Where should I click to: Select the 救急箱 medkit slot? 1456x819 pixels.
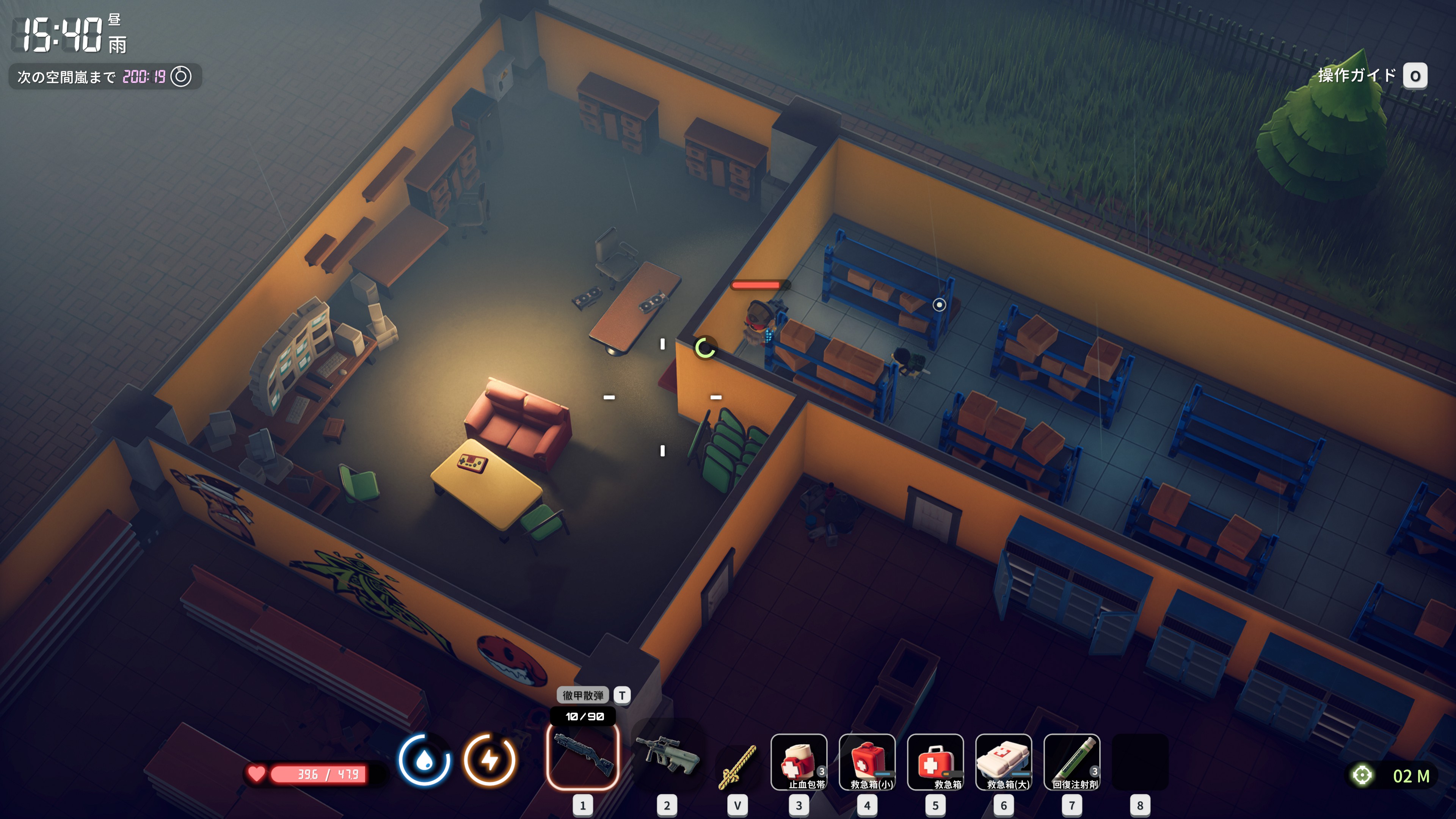[x=935, y=761]
